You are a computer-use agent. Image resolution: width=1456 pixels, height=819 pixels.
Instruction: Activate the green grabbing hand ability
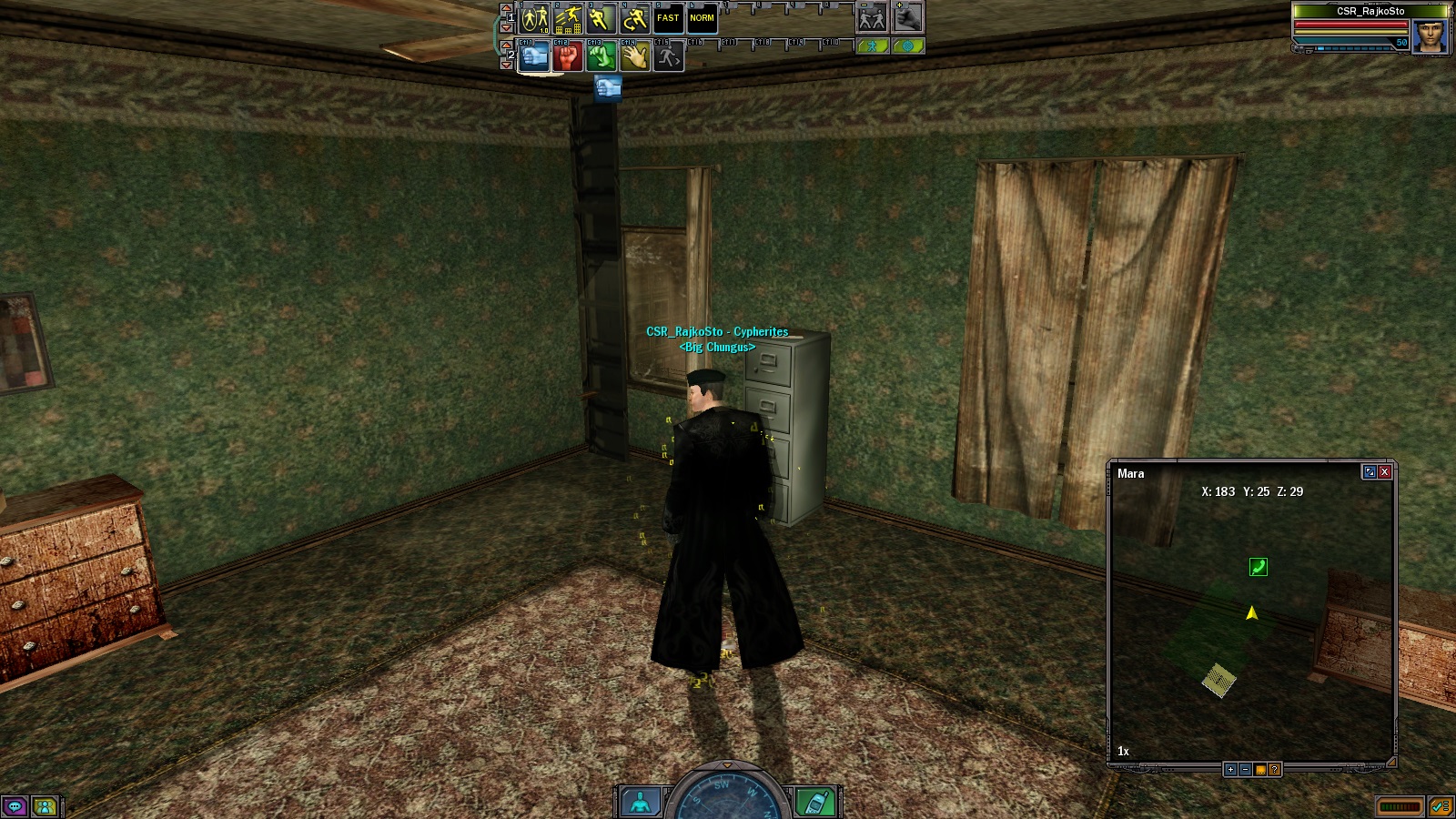tap(601, 57)
